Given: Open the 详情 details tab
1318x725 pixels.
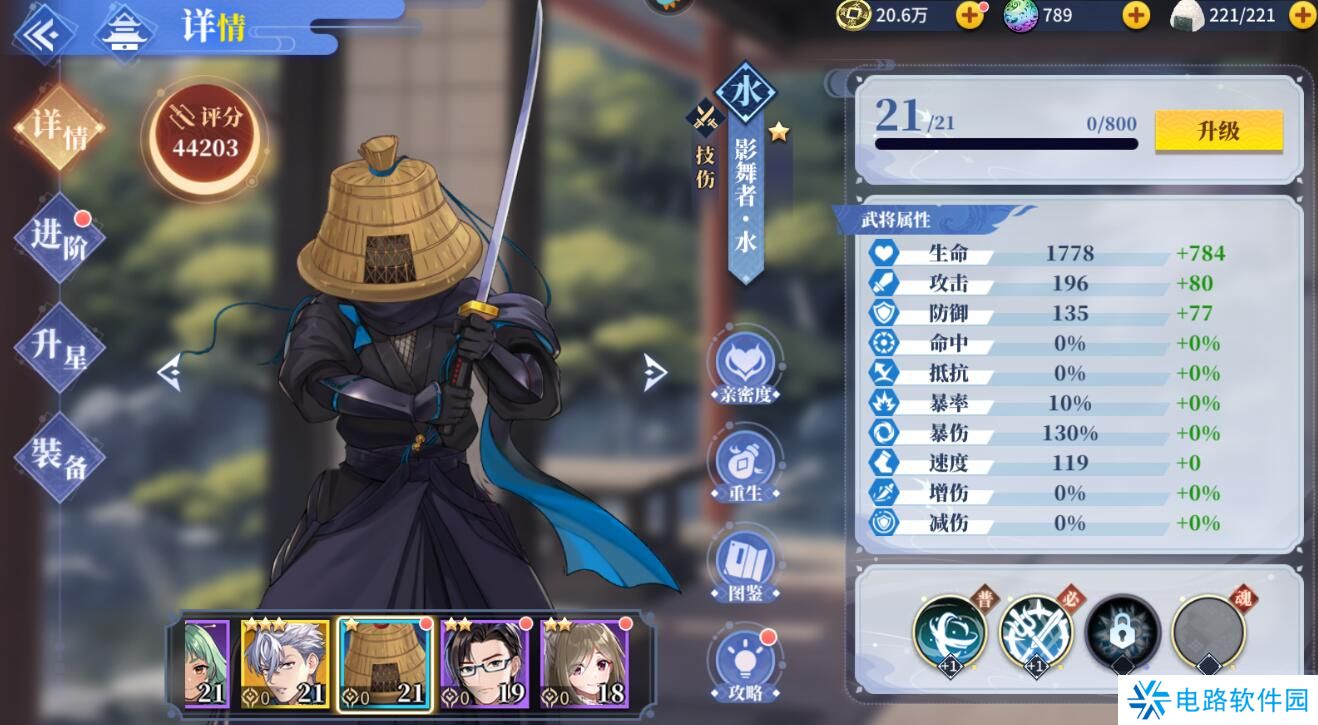Looking at the screenshot, I should (60, 128).
